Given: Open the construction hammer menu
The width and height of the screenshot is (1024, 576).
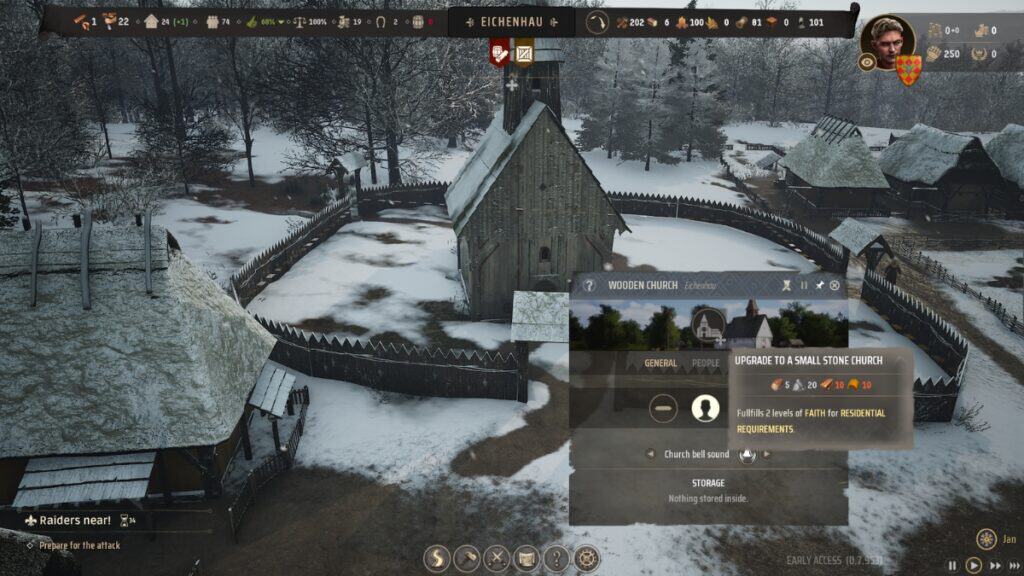Looking at the screenshot, I should point(467,558).
